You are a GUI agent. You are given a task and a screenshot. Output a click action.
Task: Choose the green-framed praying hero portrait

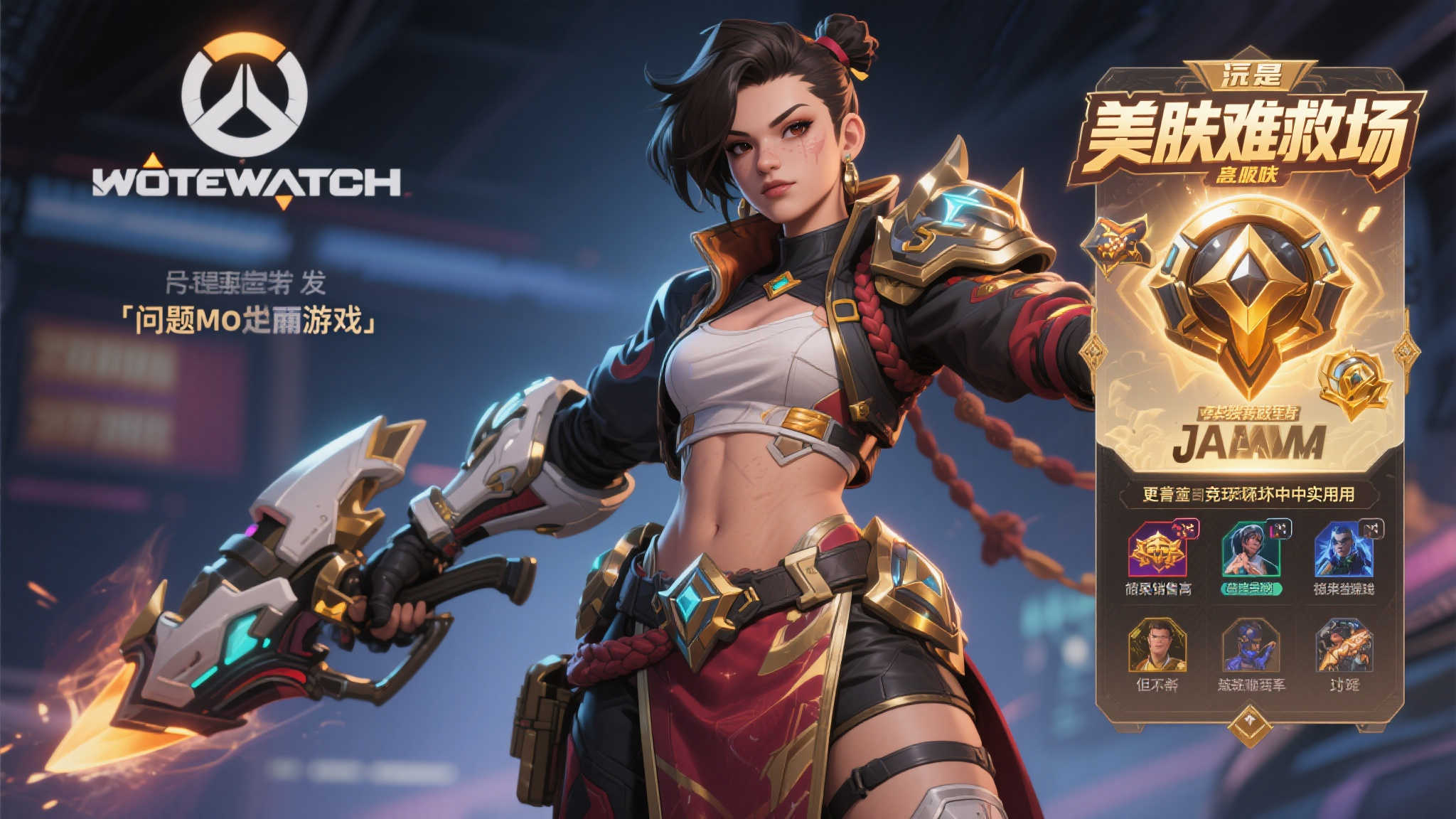pyautogui.click(x=1251, y=550)
